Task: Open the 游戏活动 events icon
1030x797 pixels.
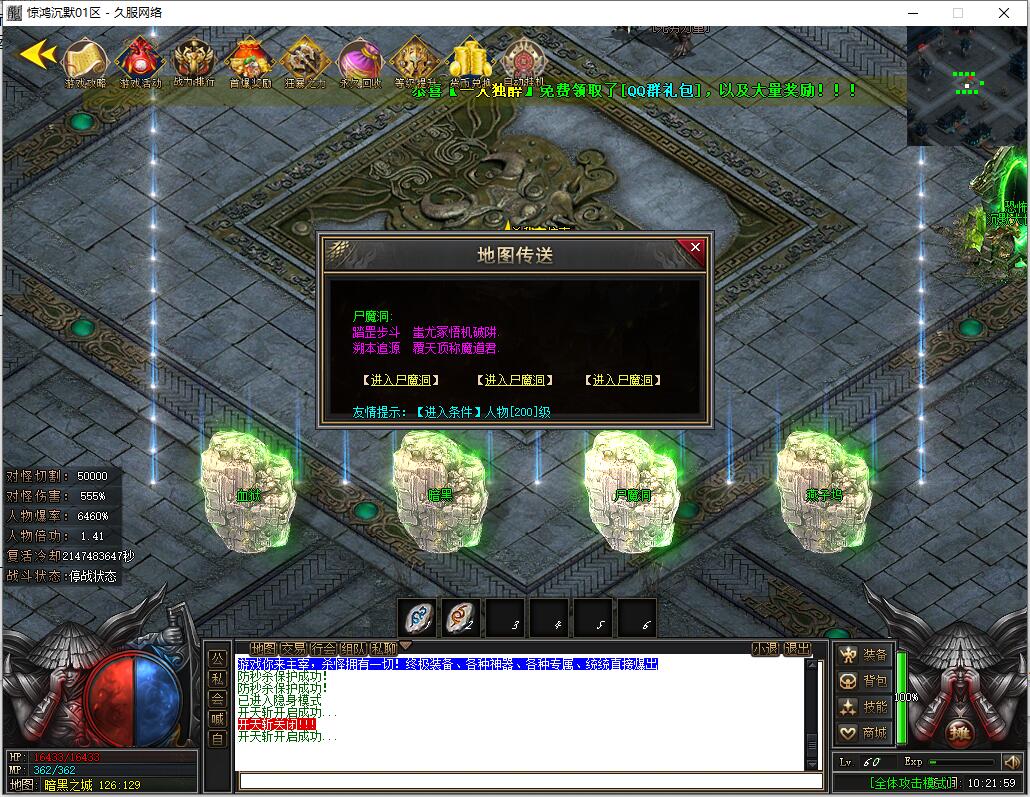Action: [140, 62]
